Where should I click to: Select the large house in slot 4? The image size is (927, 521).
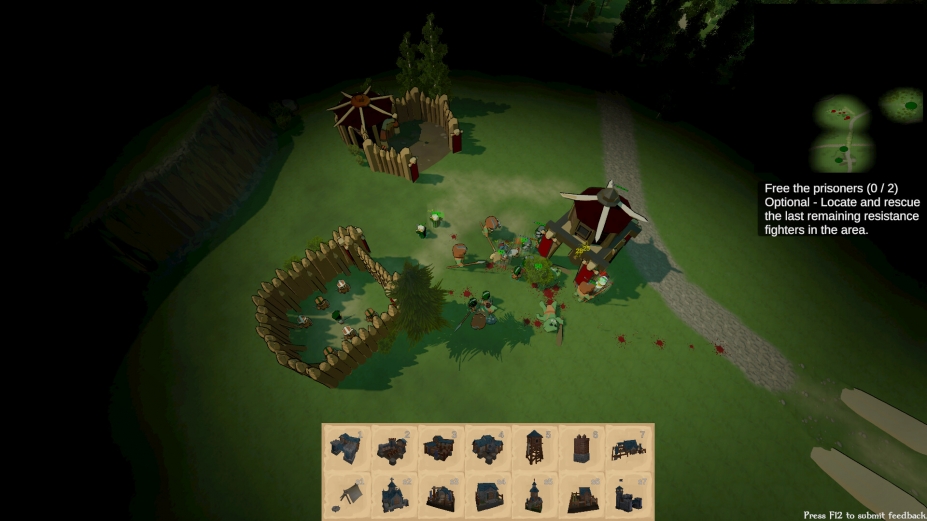pyautogui.click(x=487, y=447)
